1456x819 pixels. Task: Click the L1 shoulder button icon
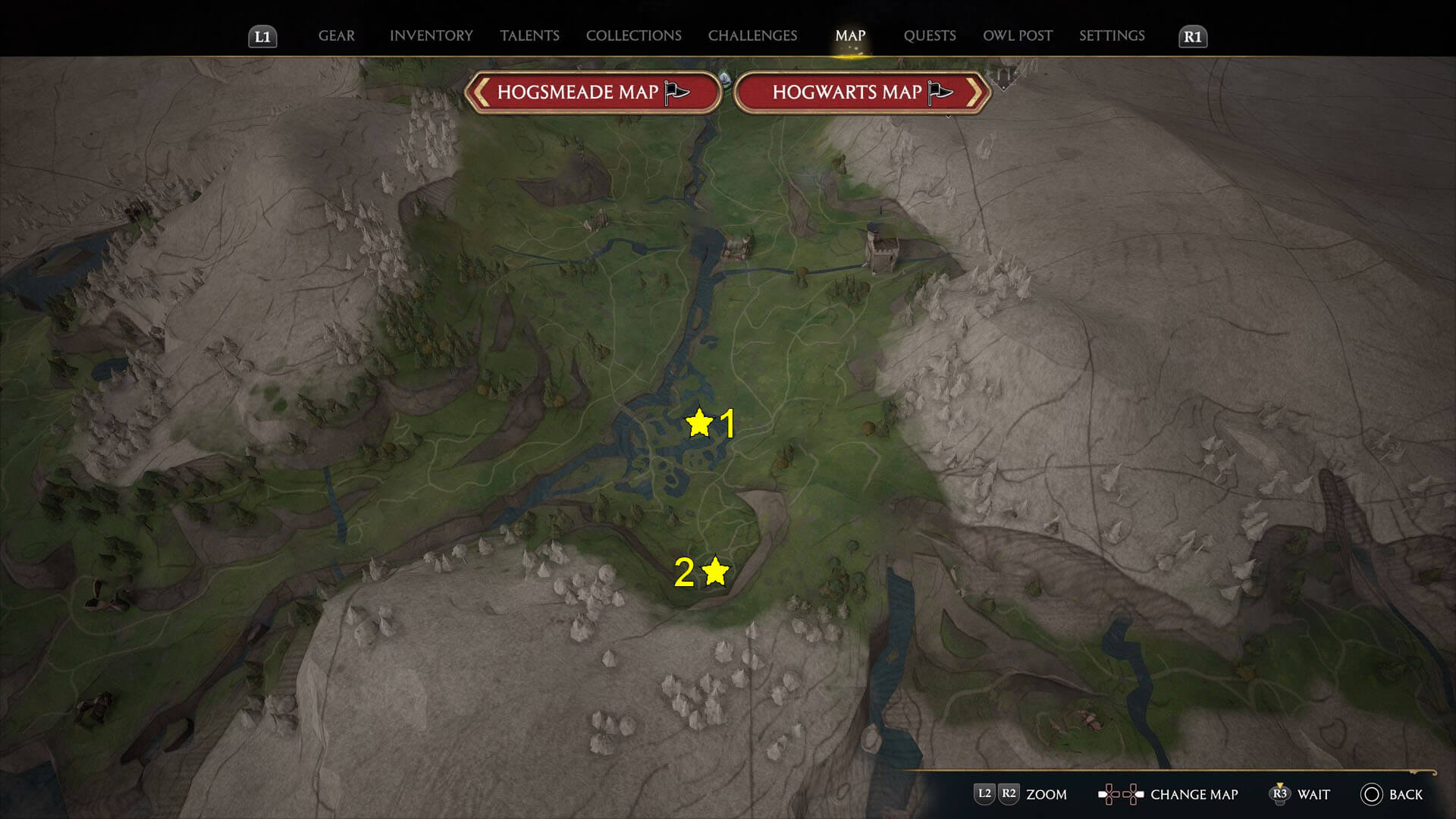click(x=263, y=36)
